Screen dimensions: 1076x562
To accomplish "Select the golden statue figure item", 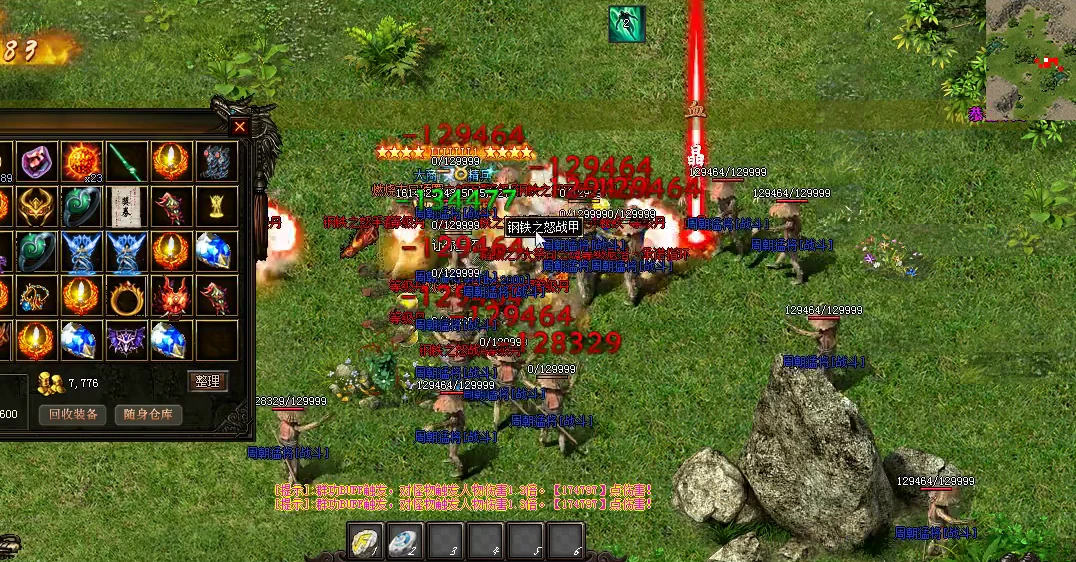I will pyautogui.click(x=215, y=205).
